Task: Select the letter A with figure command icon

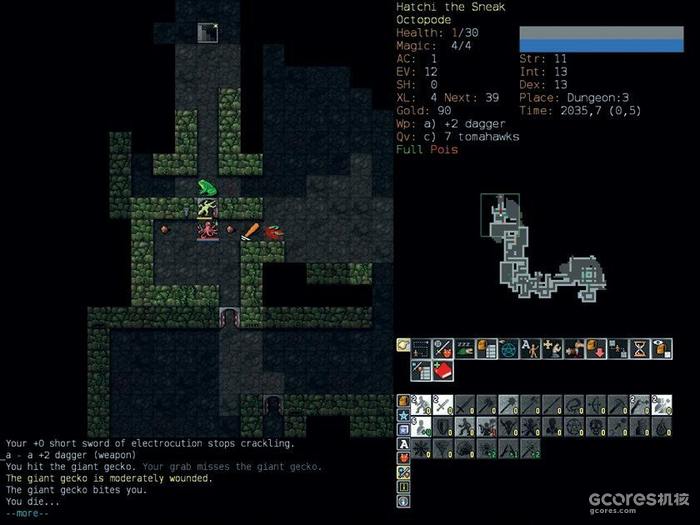Action: pos(529,348)
